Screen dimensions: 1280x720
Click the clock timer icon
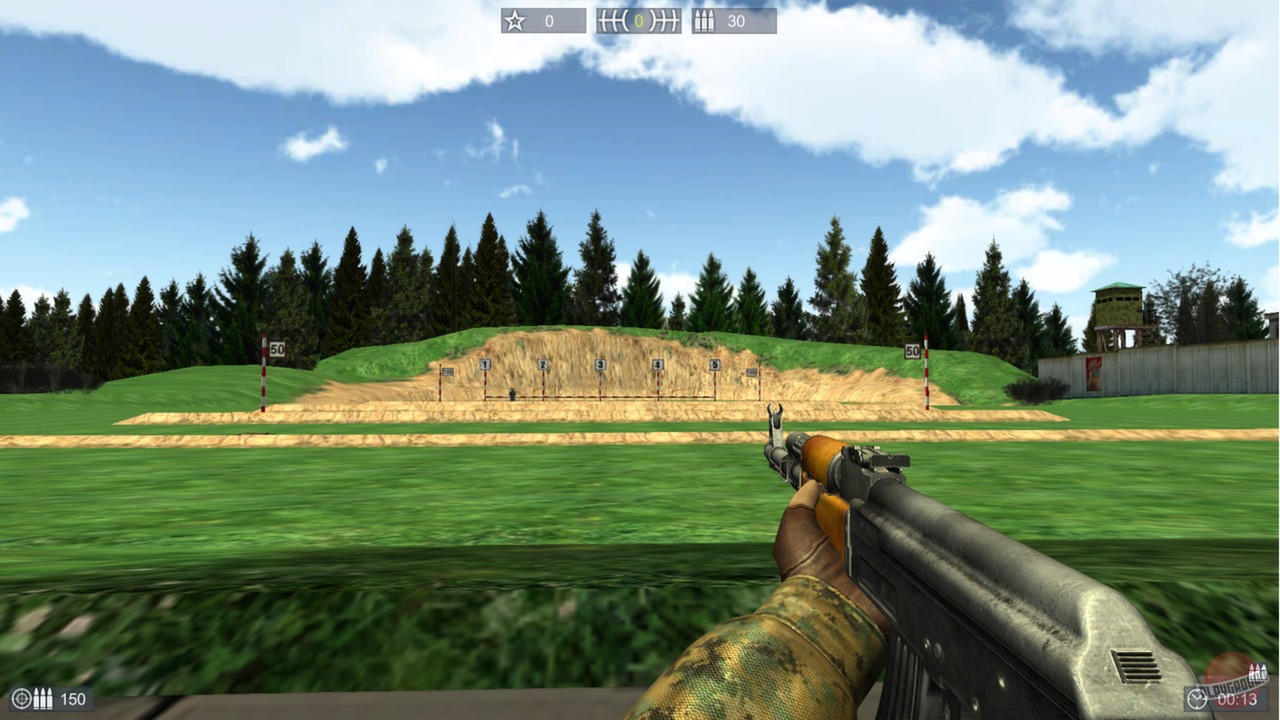coord(1196,698)
